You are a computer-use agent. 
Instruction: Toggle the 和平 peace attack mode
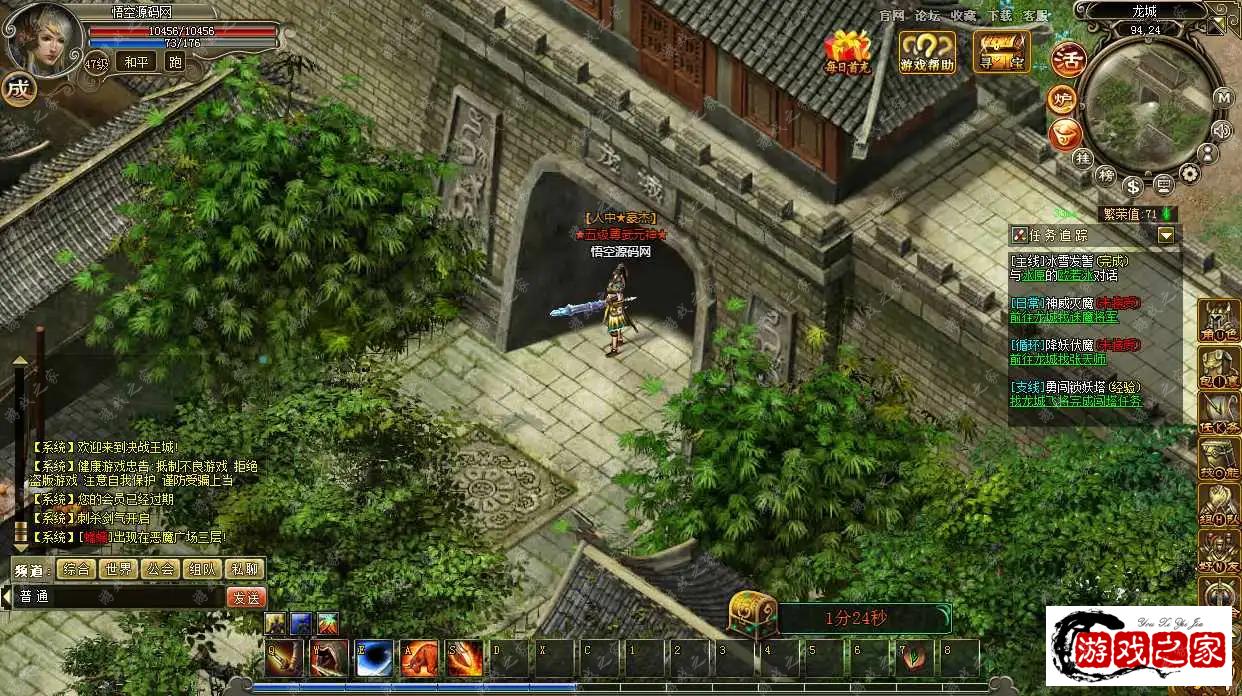136,62
